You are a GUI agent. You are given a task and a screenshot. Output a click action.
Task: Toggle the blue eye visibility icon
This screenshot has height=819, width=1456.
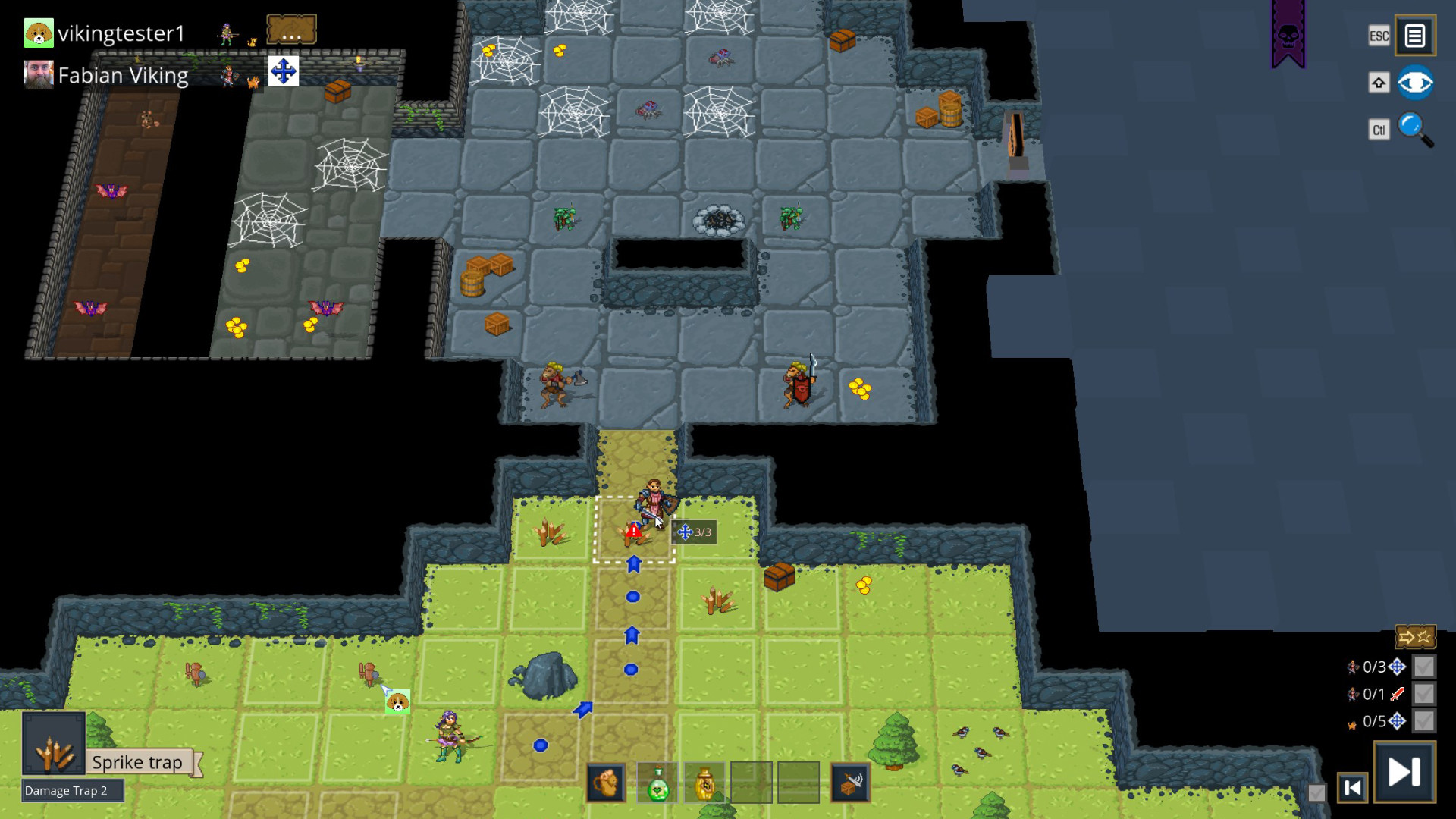pyautogui.click(x=1415, y=82)
